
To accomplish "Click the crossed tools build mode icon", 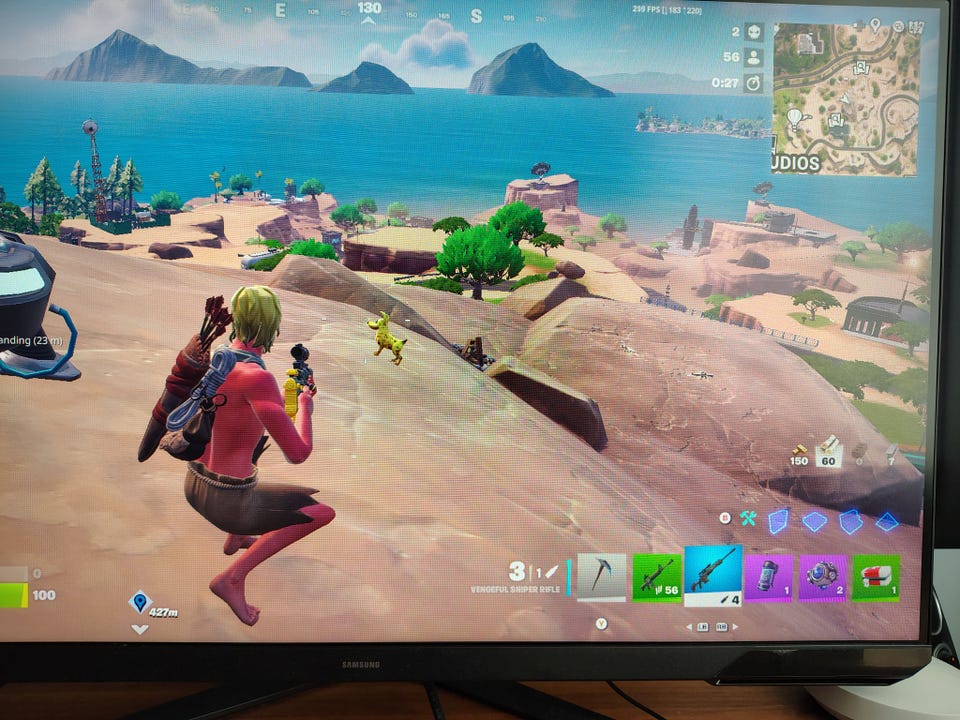I will (x=748, y=518).
